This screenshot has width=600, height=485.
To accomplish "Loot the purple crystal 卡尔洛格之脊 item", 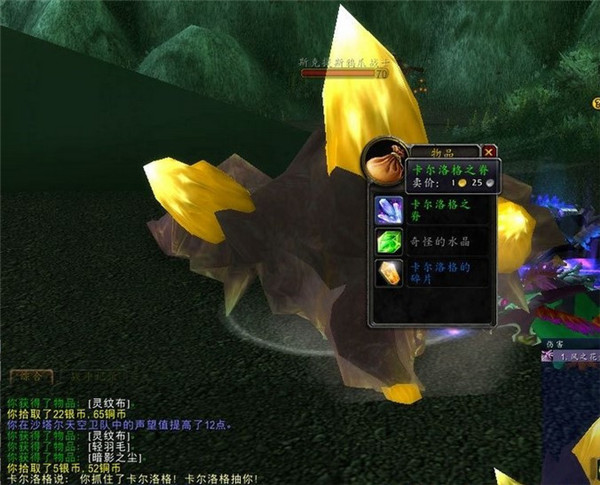I will coord(388,209).
